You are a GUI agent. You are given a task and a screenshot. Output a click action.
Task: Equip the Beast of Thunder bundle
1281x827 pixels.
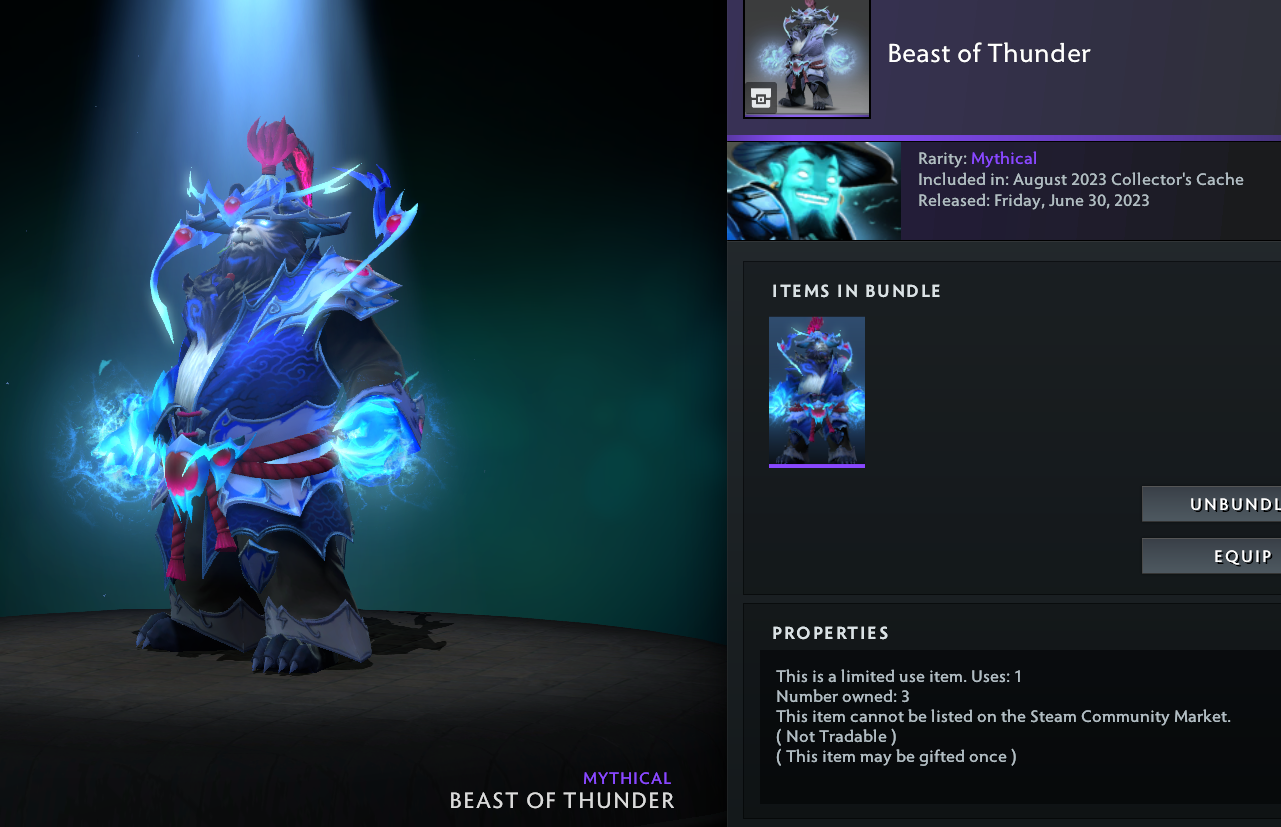[1212, 556]
